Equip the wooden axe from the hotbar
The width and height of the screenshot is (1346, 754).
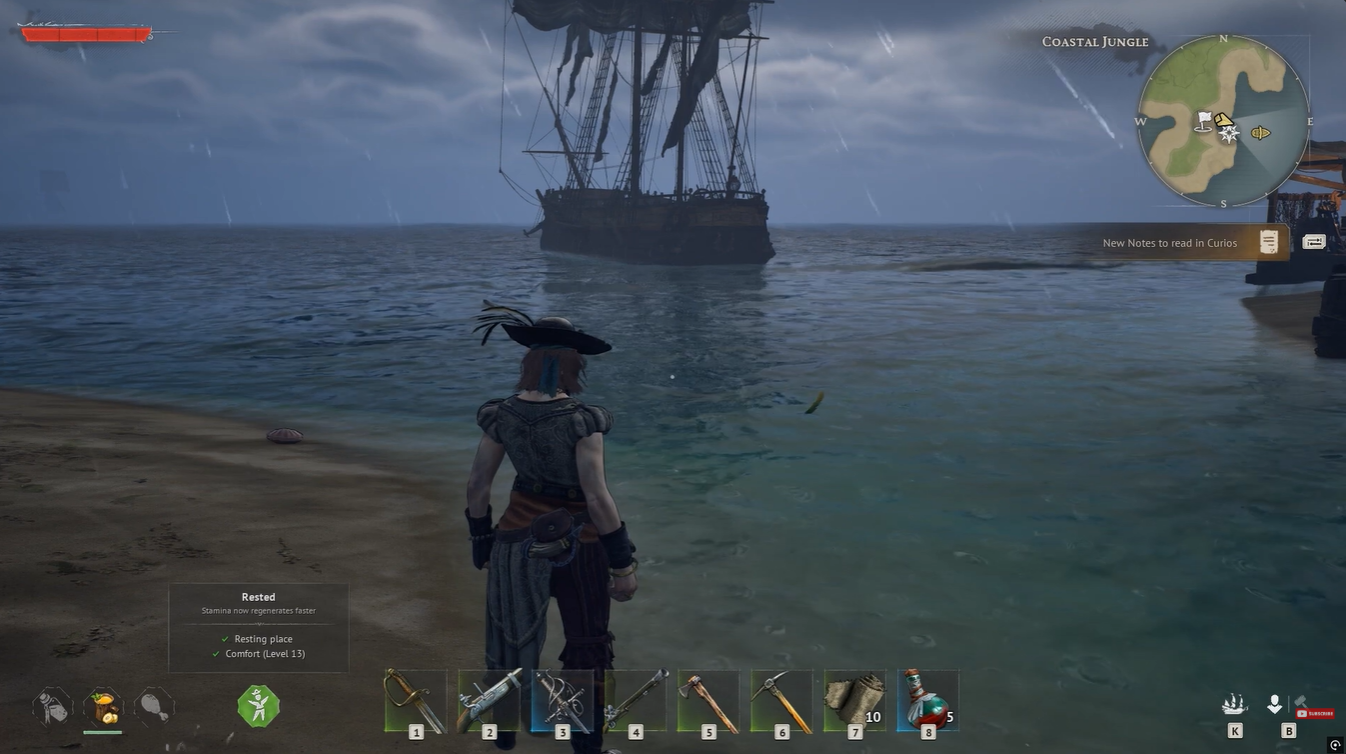708,700
